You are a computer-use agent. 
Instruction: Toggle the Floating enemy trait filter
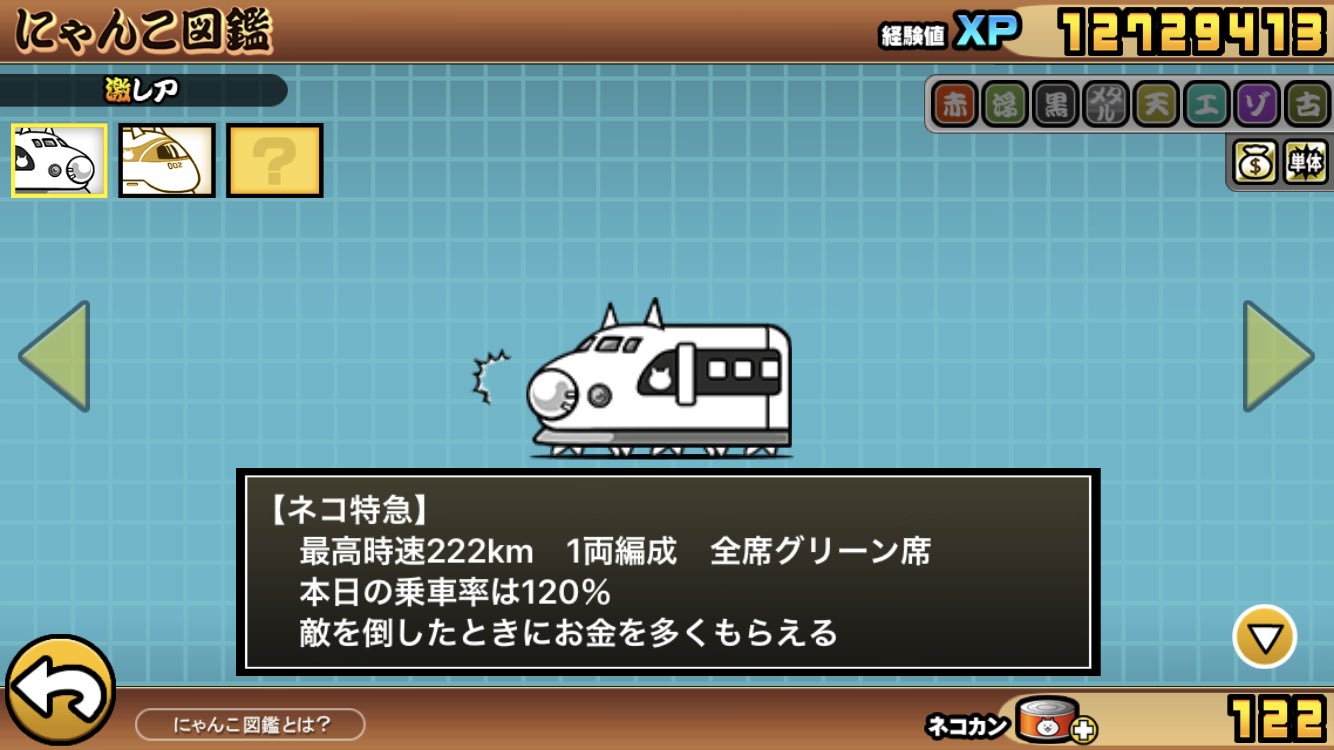1003,103
